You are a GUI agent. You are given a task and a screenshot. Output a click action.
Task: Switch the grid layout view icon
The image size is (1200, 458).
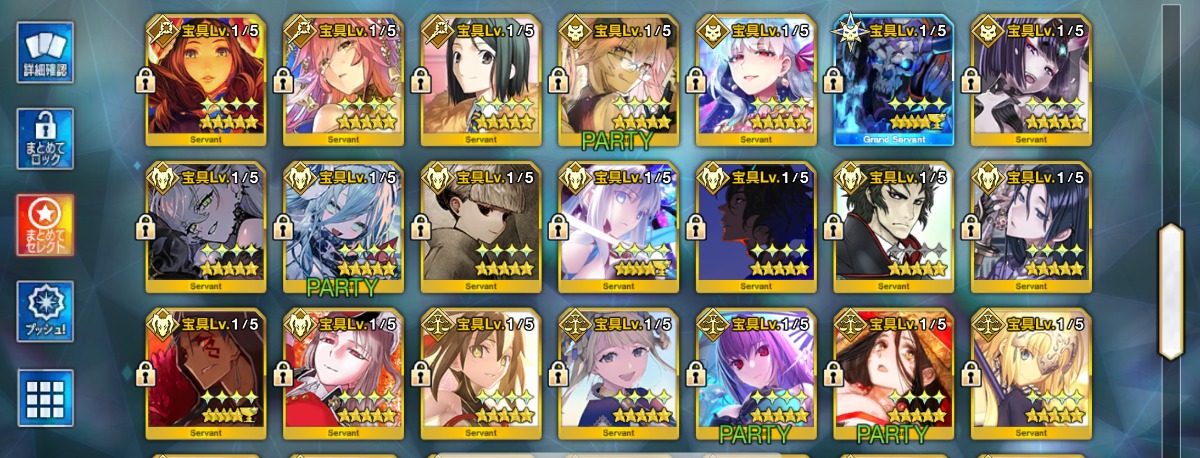coord(45,397)
